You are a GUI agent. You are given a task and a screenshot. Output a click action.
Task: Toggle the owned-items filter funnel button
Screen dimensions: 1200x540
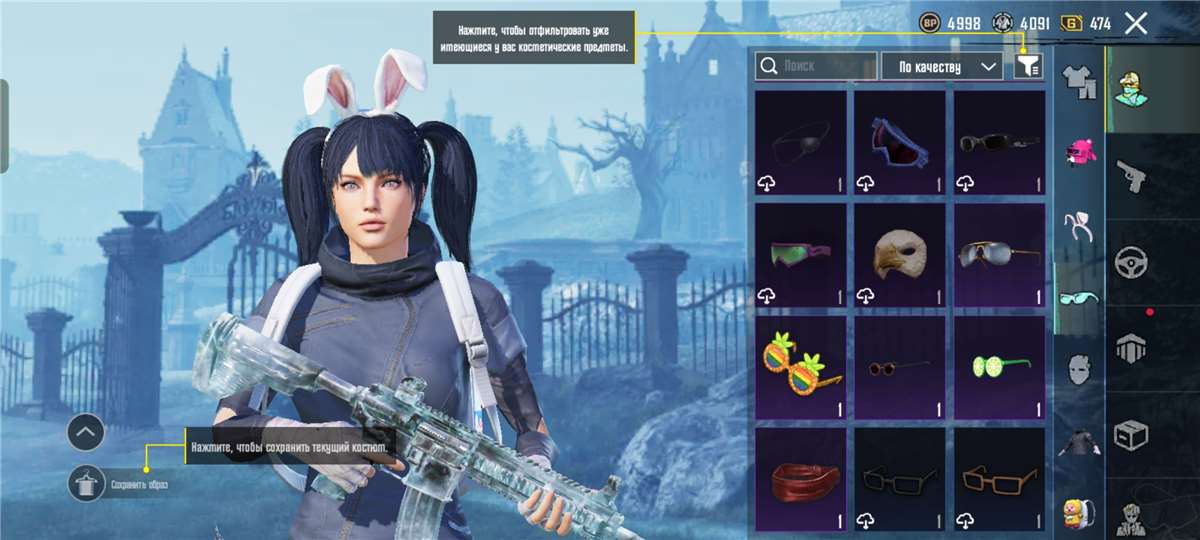(x=1028, y=66)
